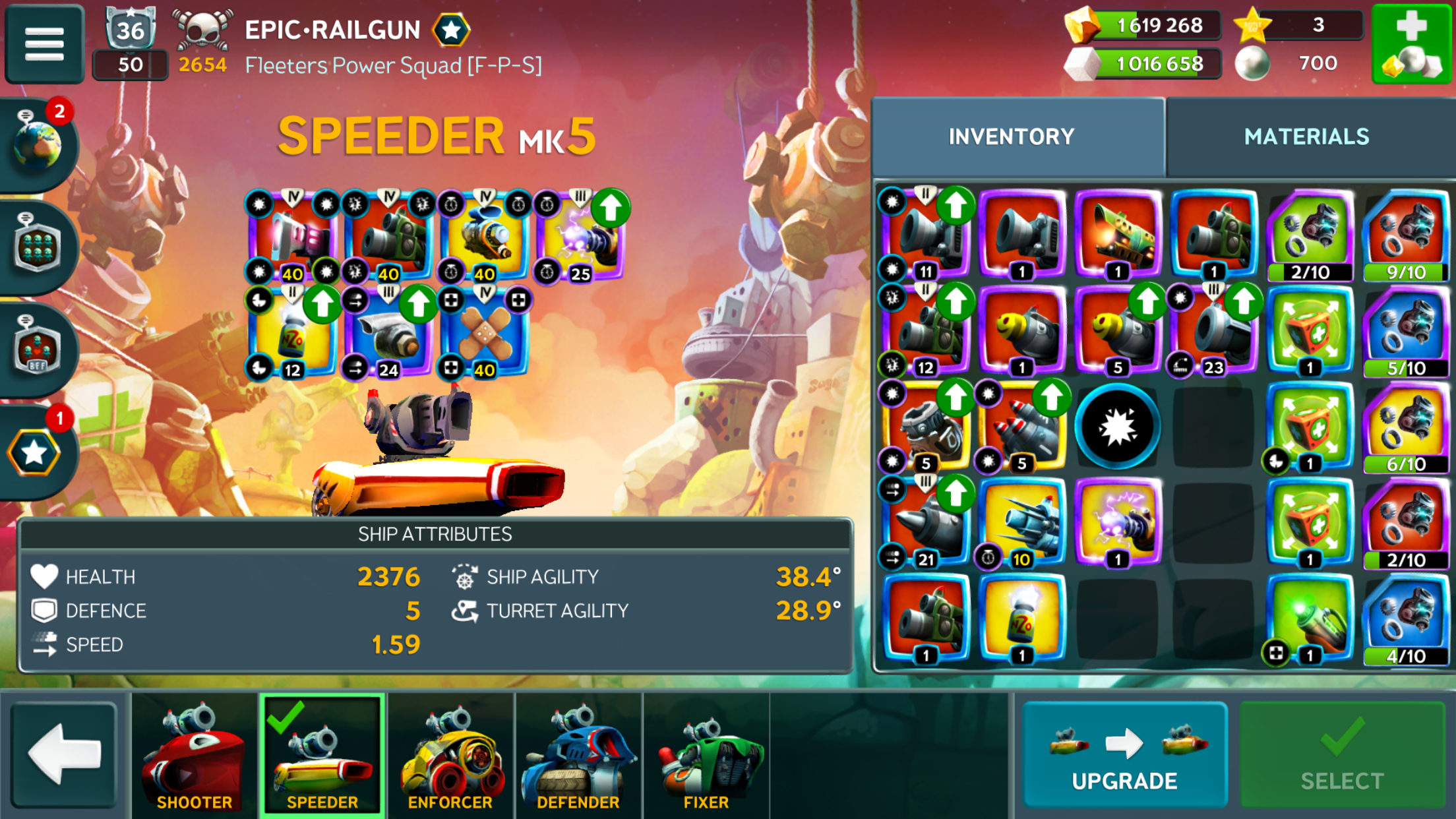The width and height of the screenshot is (1456, 819).
Task: Choose the Shooter ship
Action: [194, 754]
